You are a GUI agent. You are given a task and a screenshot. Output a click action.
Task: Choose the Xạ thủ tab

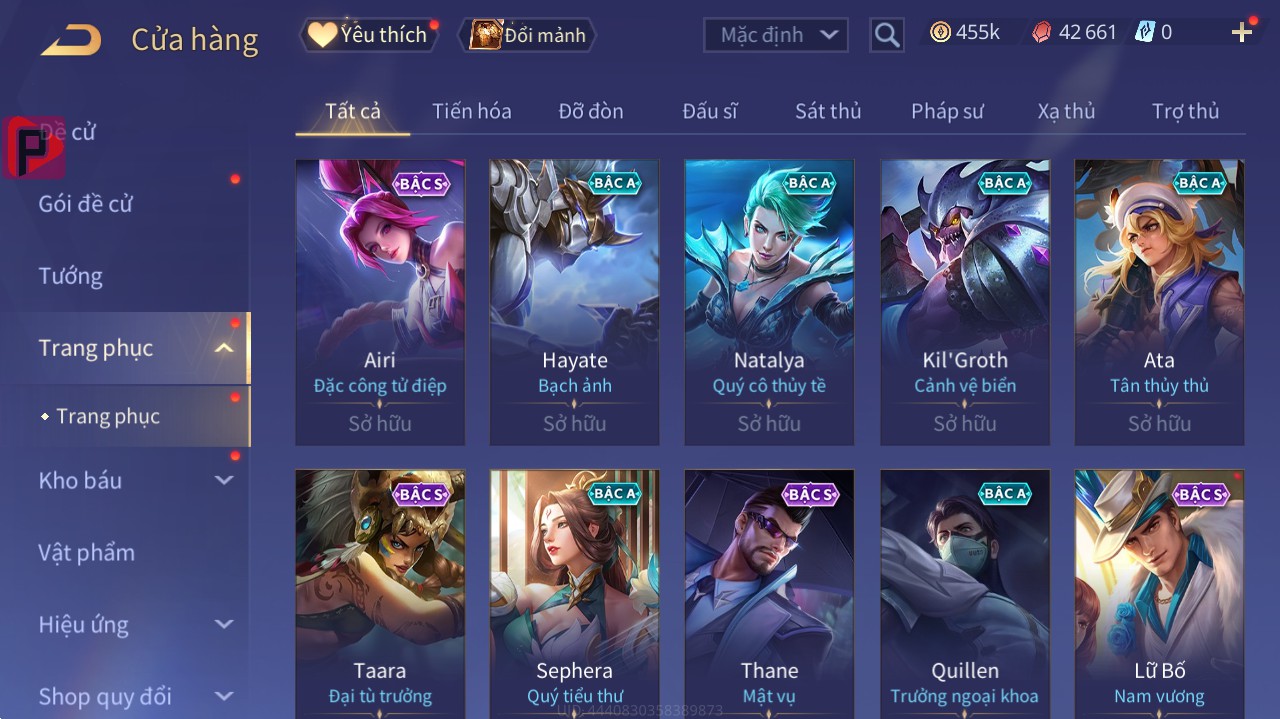pyautogui.click(x=1066, y=111)
